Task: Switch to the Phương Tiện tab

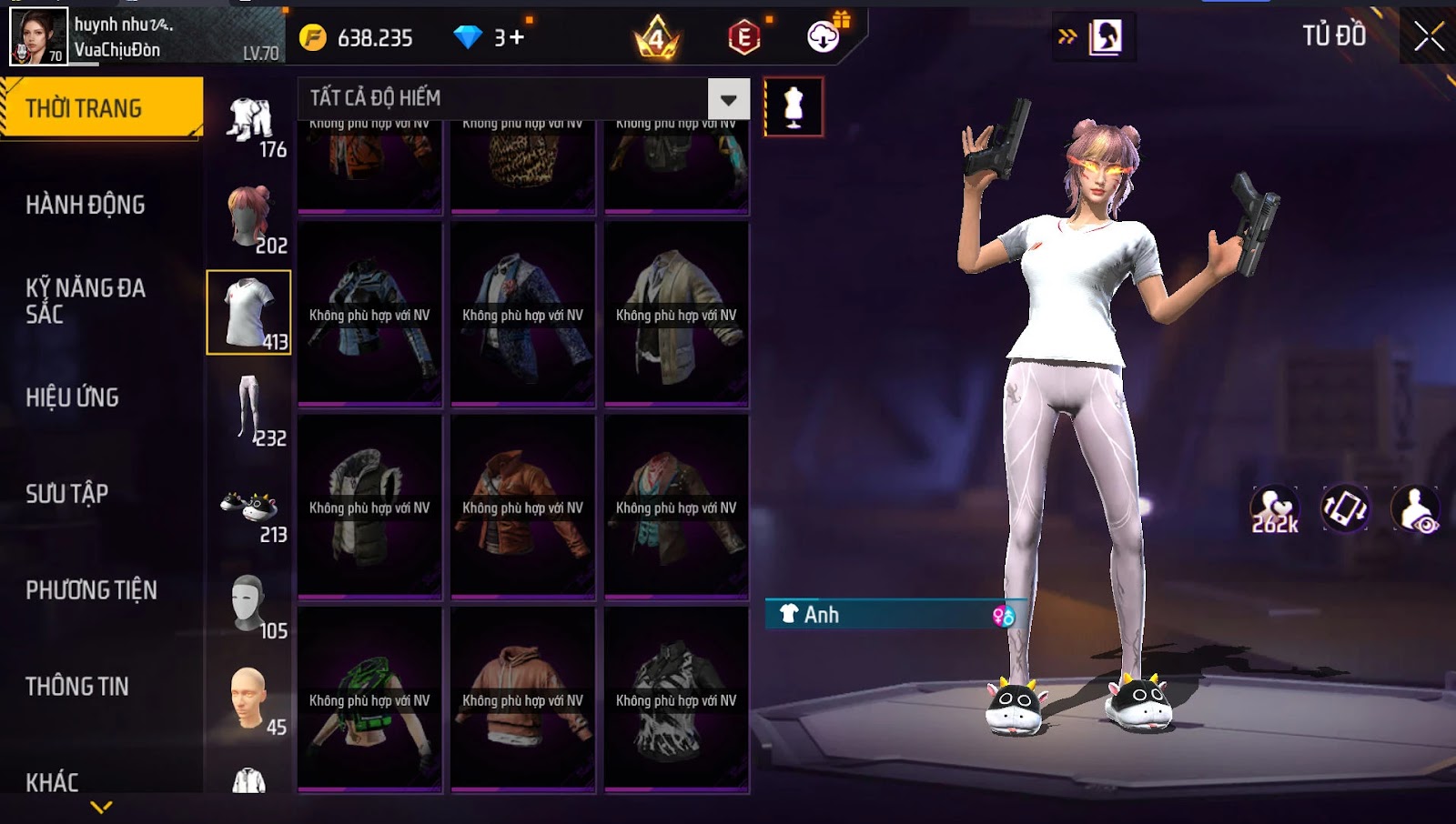Action: point(91,590)
